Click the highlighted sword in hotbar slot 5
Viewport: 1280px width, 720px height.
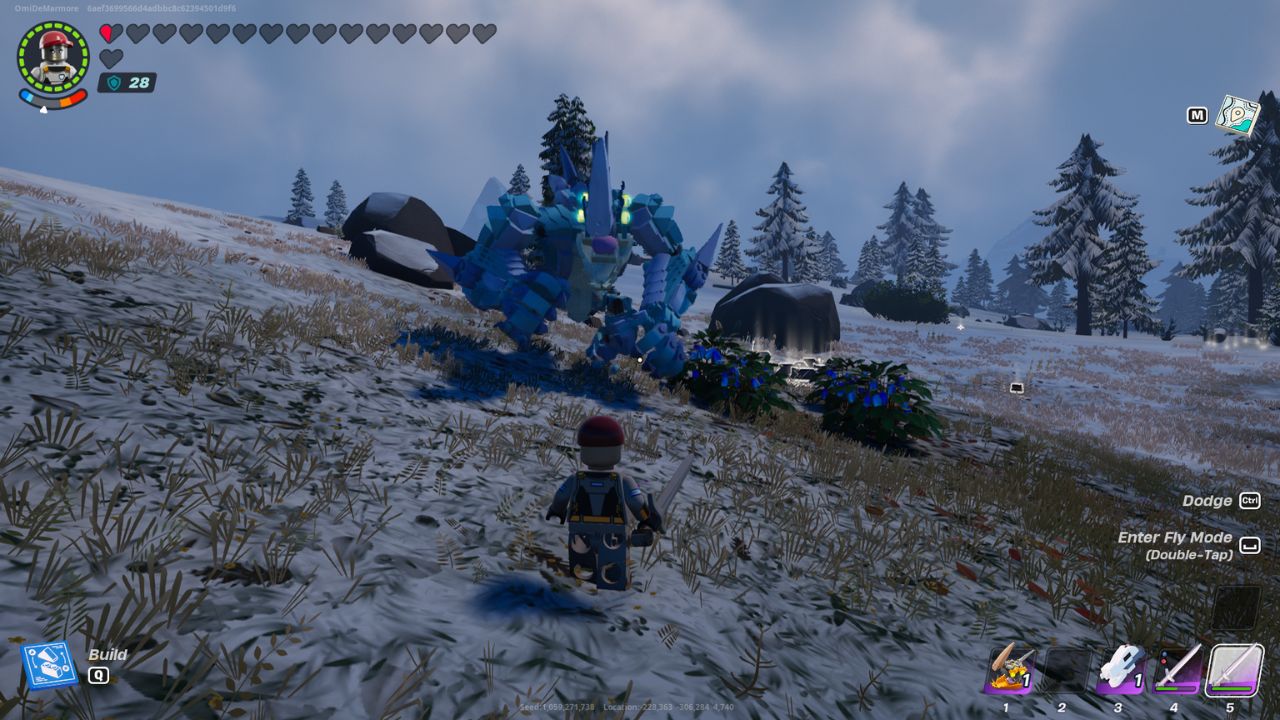1233,668
